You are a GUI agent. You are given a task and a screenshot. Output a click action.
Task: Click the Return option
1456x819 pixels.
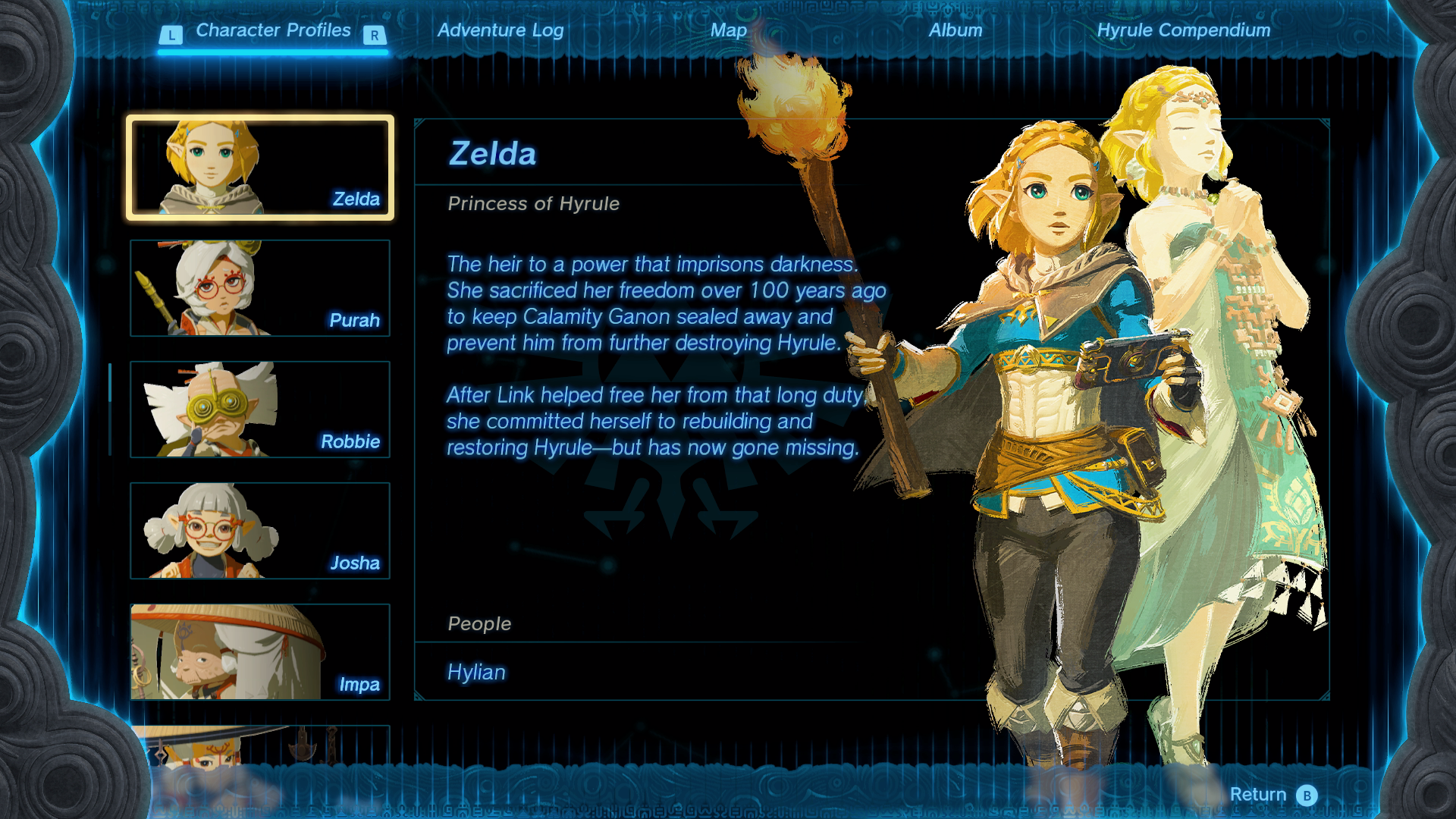coord(1272,794)
